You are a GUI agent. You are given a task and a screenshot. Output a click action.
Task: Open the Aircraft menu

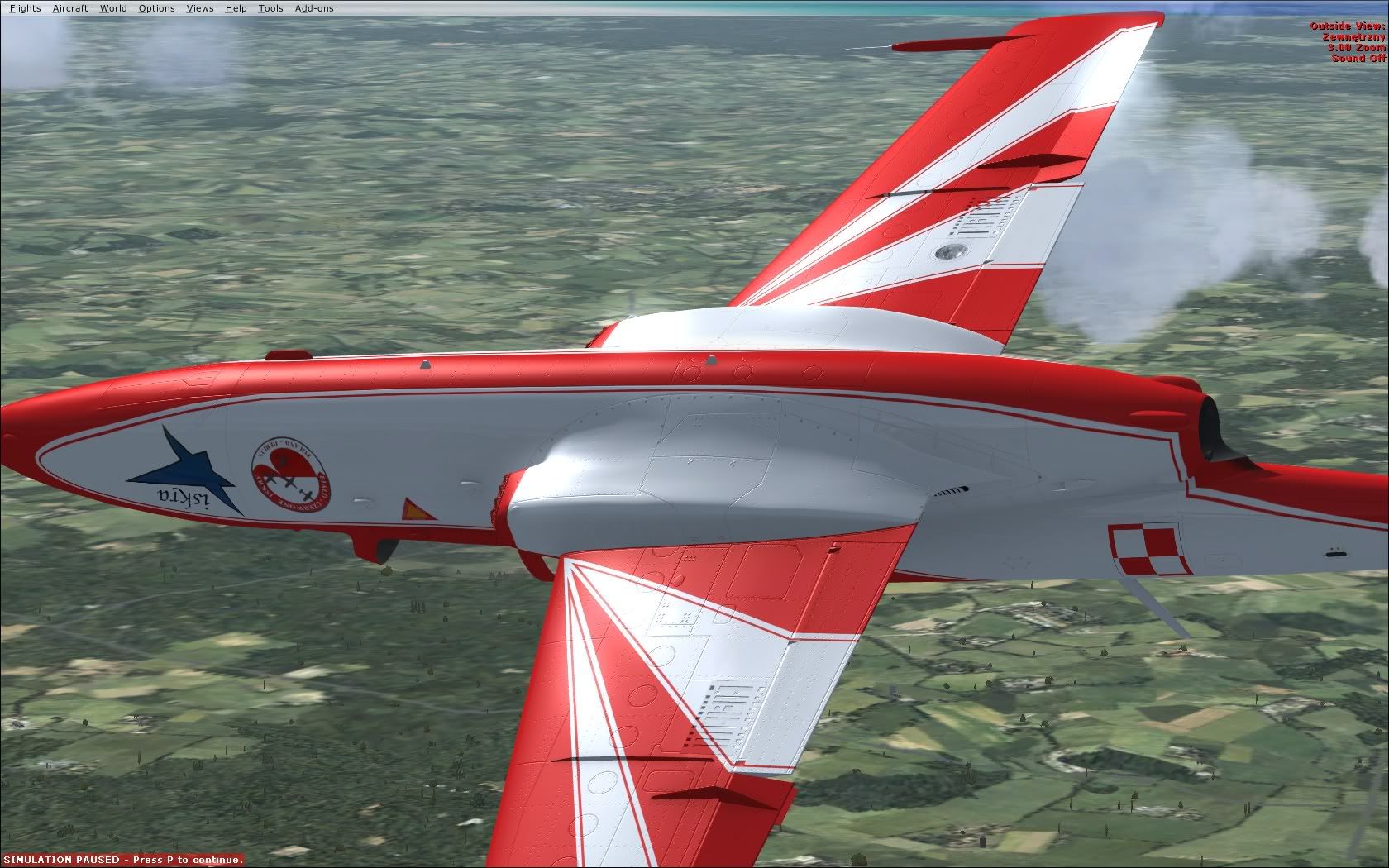(70, 8)
